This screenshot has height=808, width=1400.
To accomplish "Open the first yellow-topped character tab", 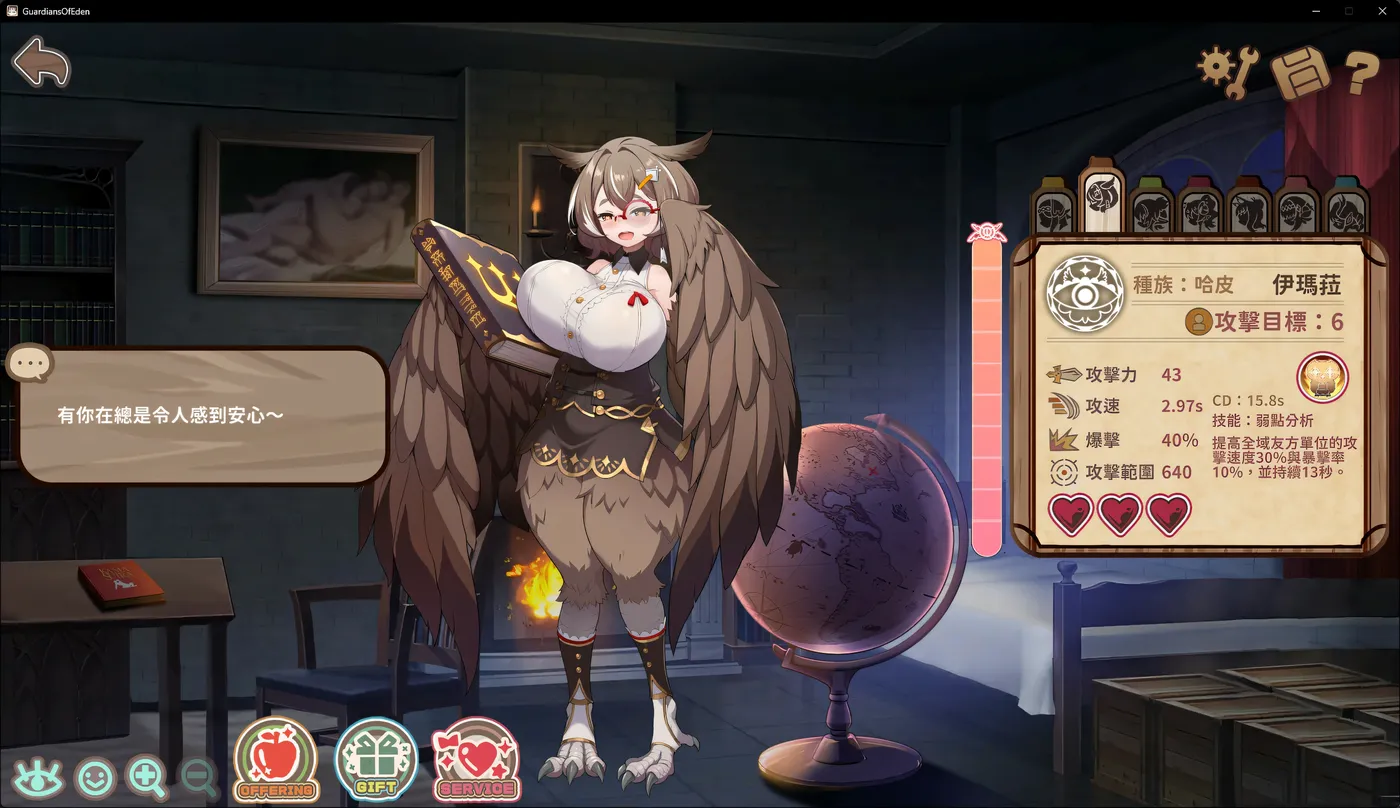I will click(1053, 205).
